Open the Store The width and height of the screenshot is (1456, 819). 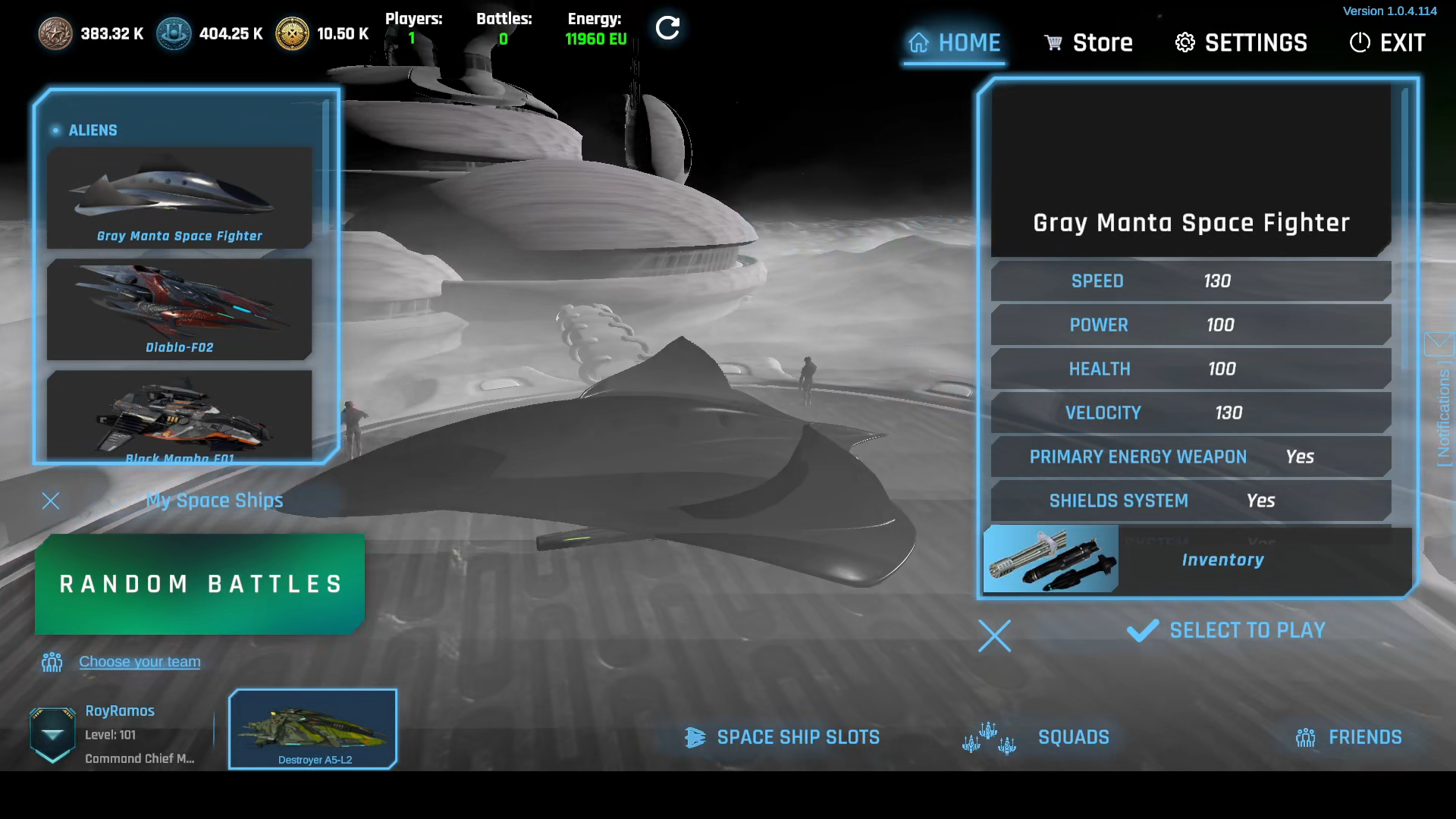pos(1088,43)
